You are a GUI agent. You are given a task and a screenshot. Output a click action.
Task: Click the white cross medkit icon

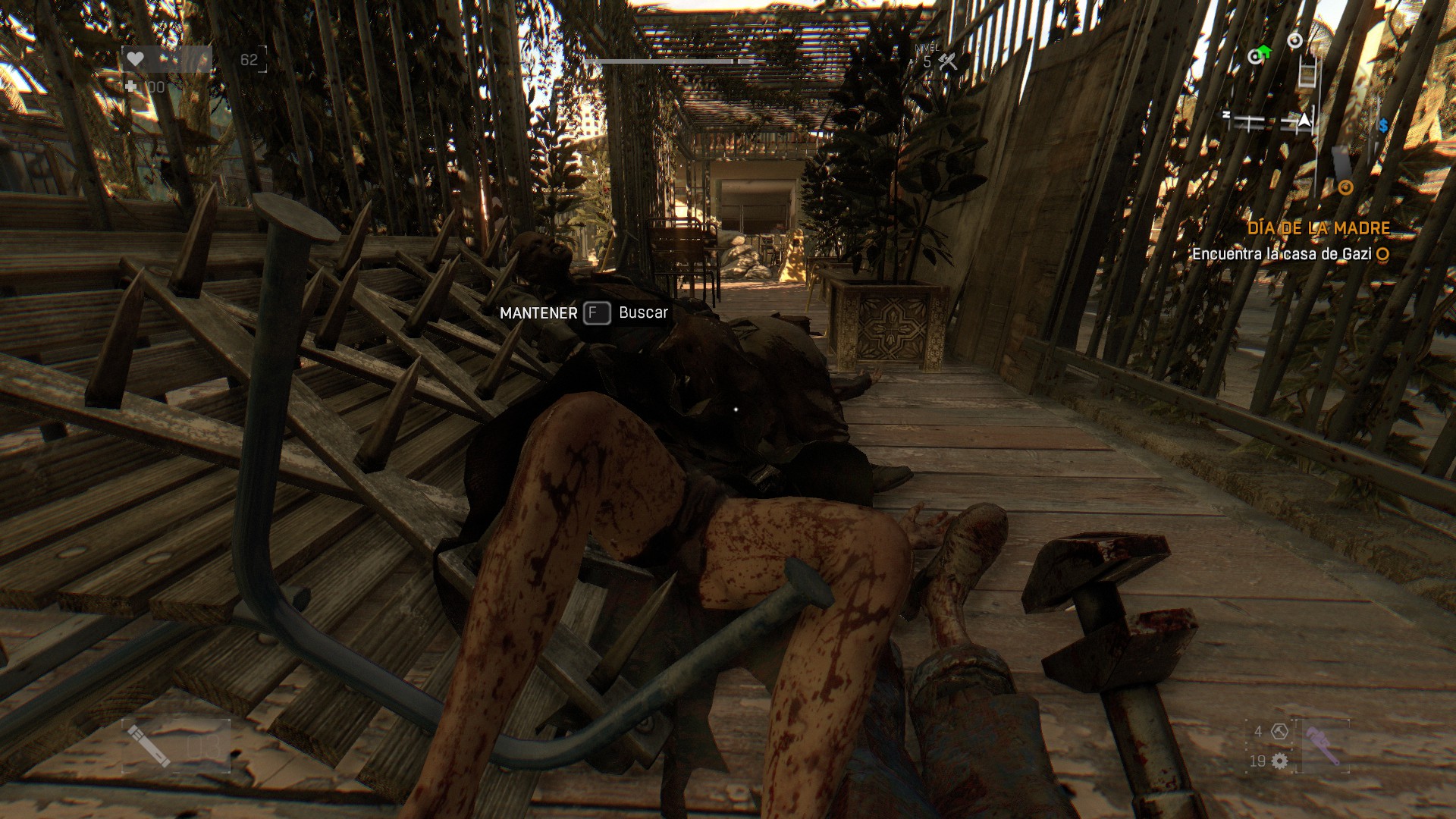coord(132,87)
